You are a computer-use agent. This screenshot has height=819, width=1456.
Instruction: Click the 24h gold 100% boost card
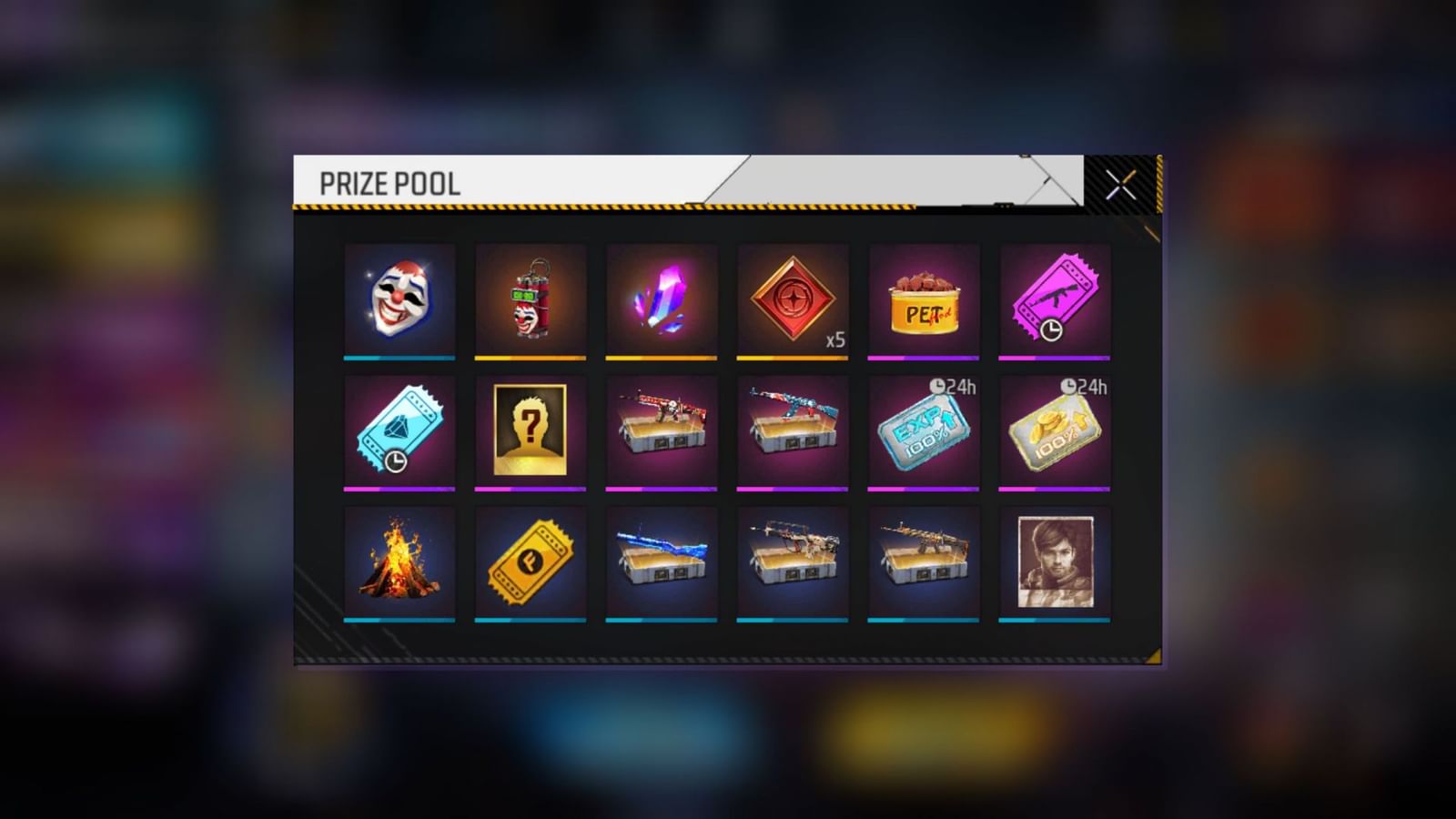pos(1055,430)
